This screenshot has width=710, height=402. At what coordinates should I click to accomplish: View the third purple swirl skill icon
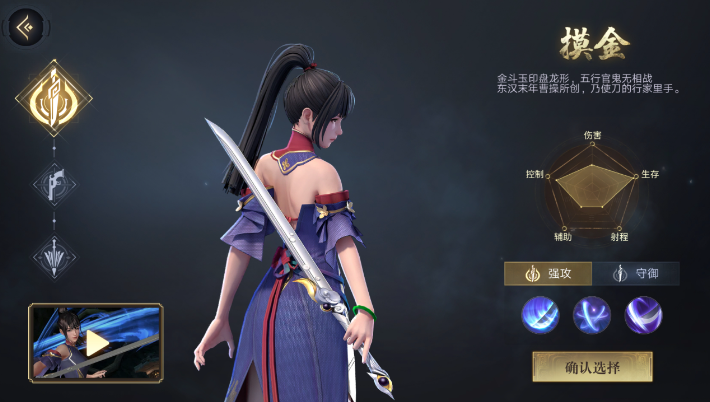tap(643, 315)
